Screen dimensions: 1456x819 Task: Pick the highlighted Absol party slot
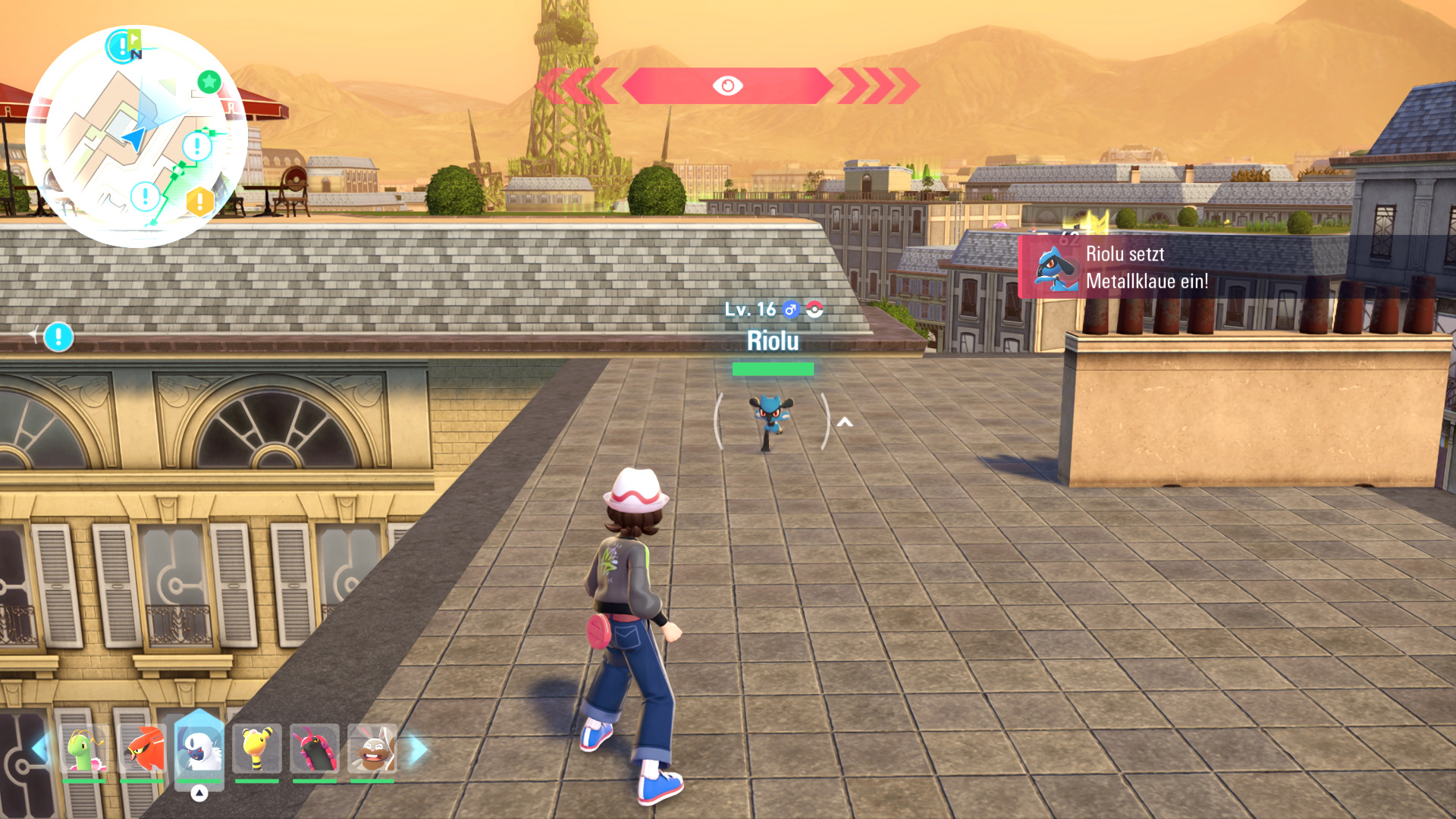pos(199,748)
